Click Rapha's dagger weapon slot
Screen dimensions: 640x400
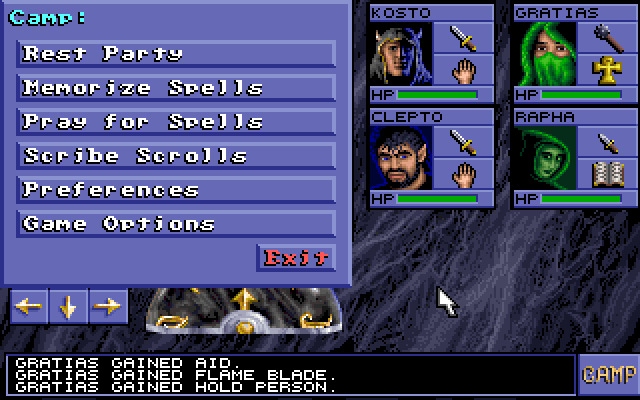coord(607,142)
